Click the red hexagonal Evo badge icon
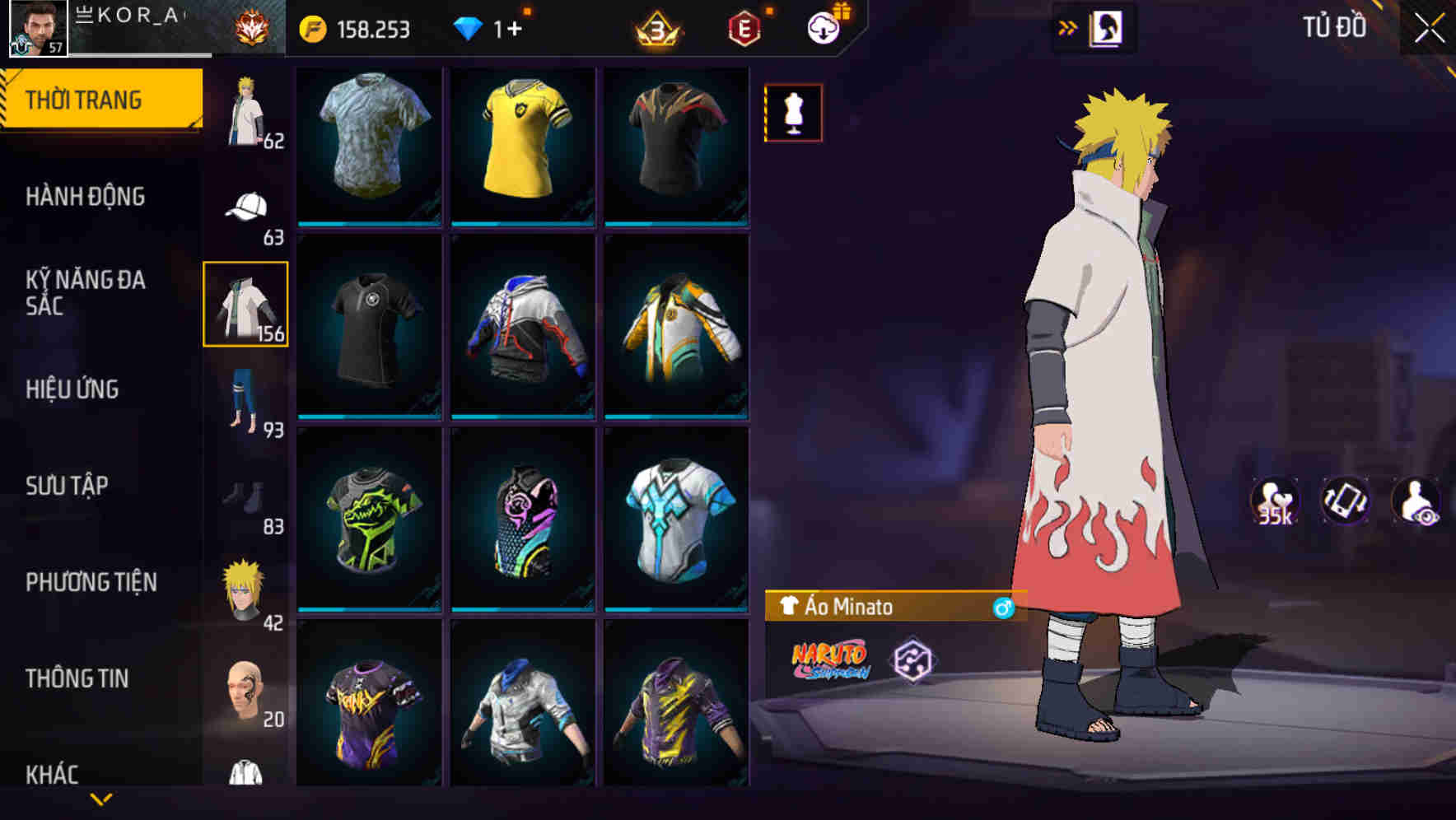Screen dimensions: 1456x820 [x=744, y=26]
